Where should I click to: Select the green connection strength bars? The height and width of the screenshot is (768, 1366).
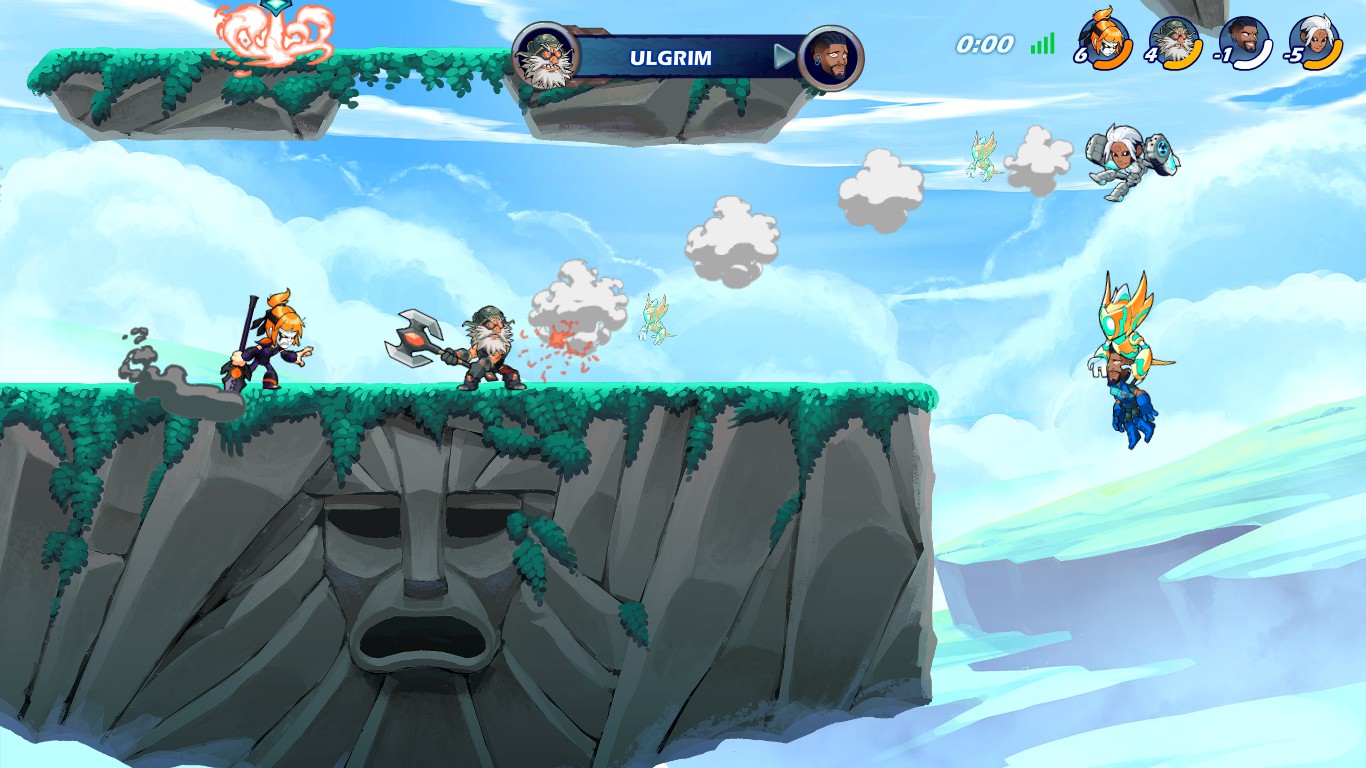click(x=1040, y=45)
